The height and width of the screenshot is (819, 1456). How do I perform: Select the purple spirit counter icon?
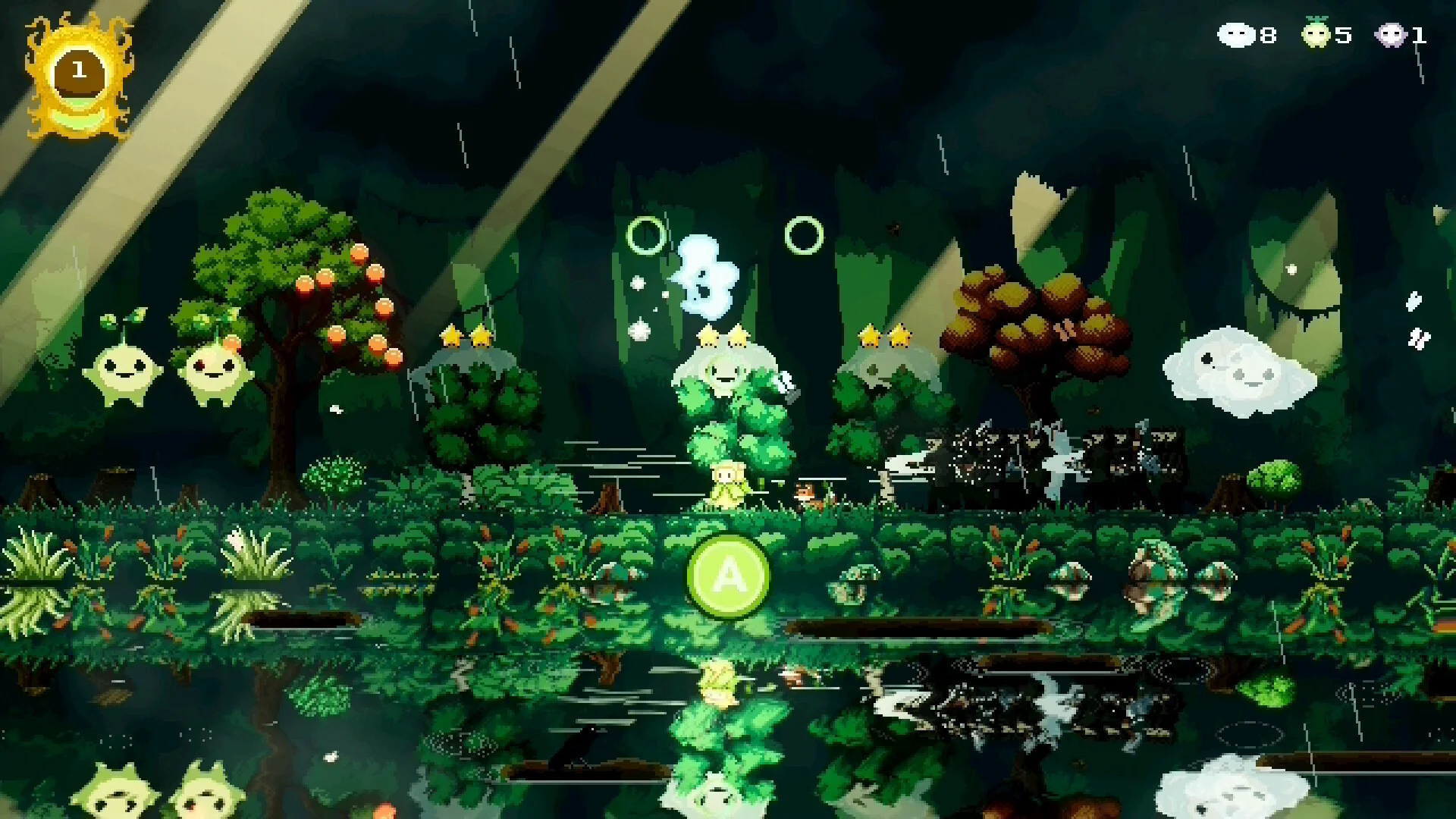click(1391, 35)
